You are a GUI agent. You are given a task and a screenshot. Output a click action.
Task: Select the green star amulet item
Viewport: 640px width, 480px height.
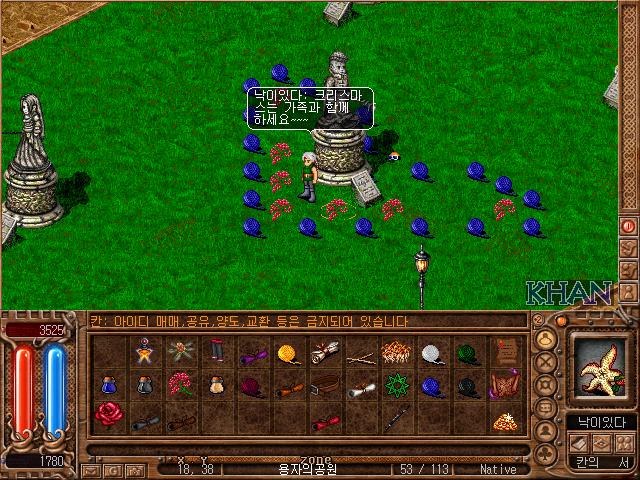[x=395, y=385]
